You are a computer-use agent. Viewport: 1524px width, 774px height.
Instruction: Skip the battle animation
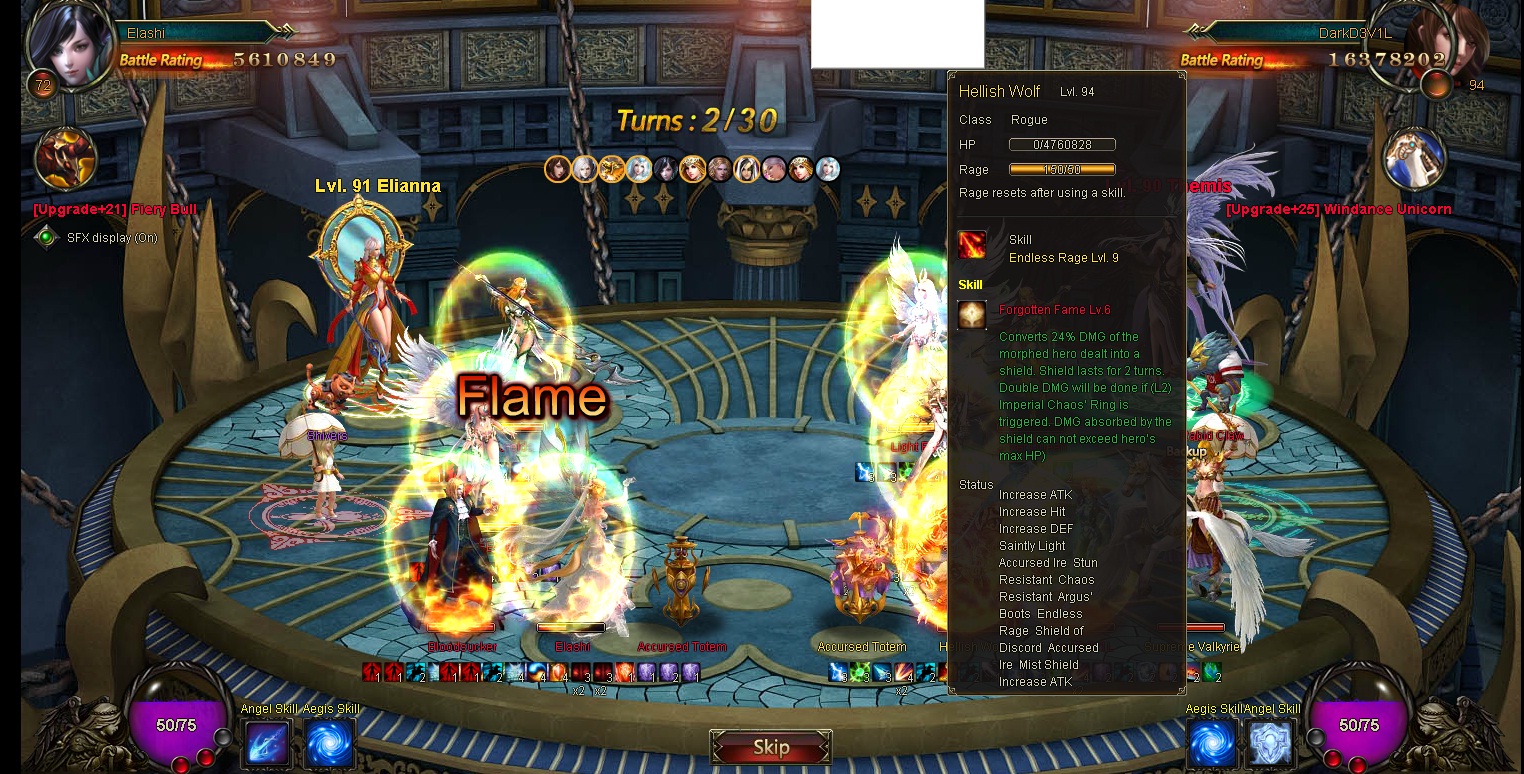(770, 747)
